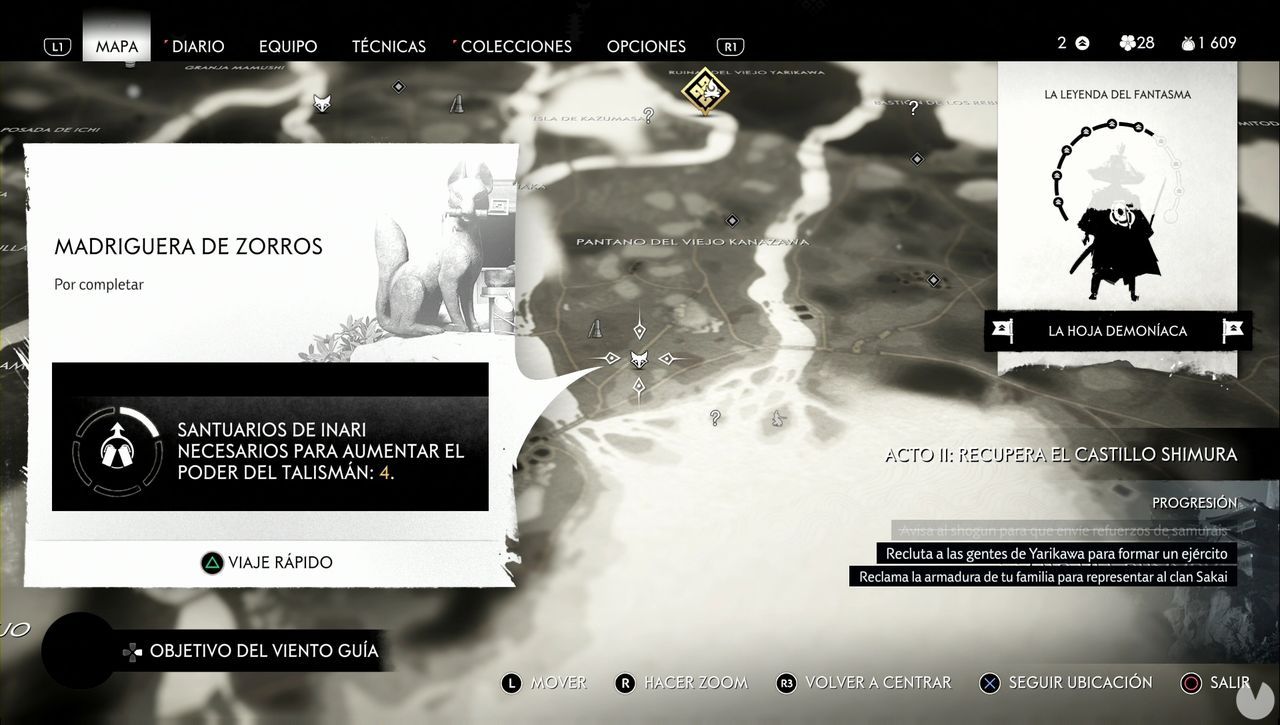The height and width of the screenshot is (725, 1280).
Task: Select the question mark marker in Pantano del Viejo Kanazawa
Action: [x=714, y=418]
